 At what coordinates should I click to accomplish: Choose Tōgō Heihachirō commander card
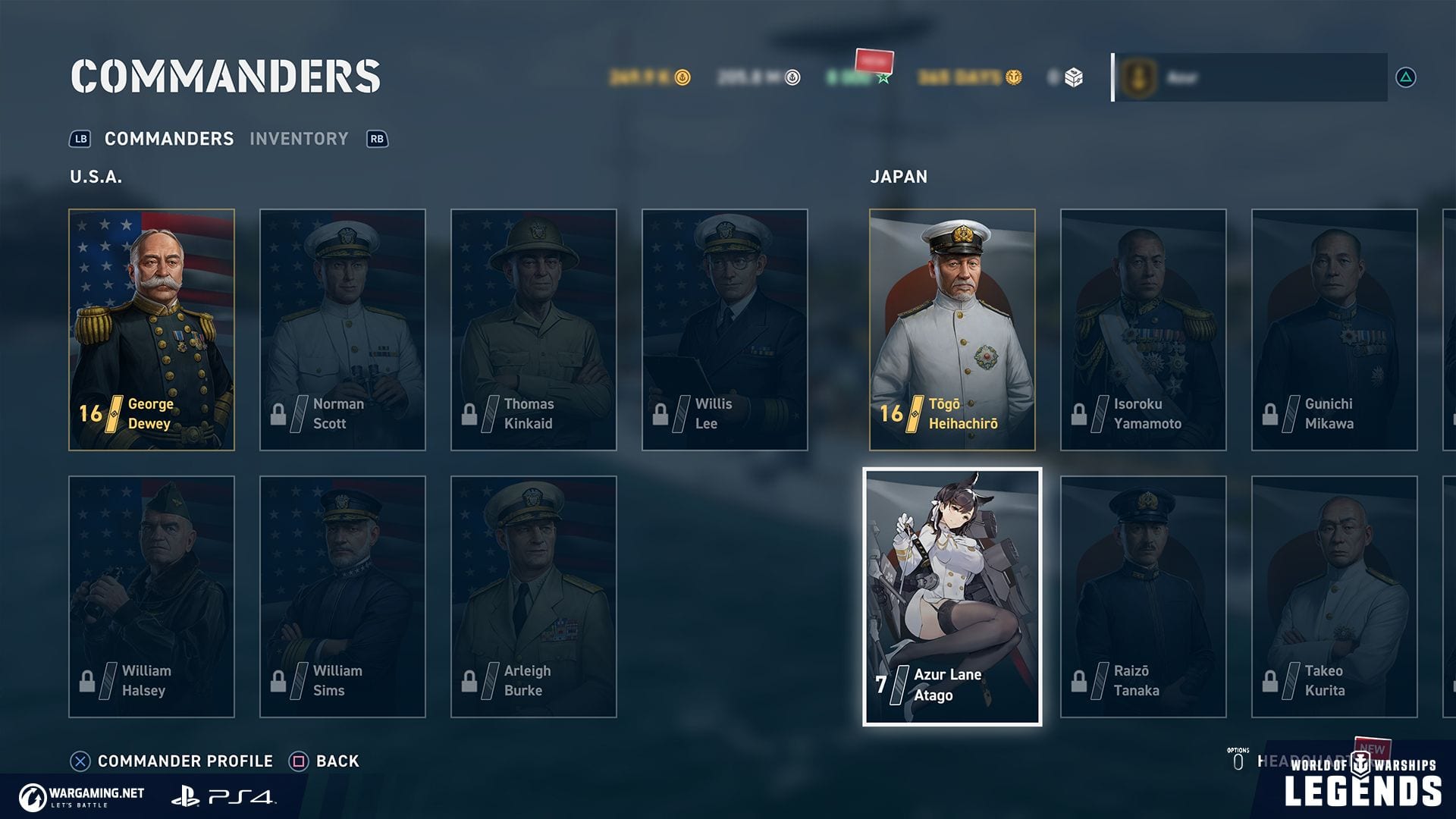click(952, 330)
